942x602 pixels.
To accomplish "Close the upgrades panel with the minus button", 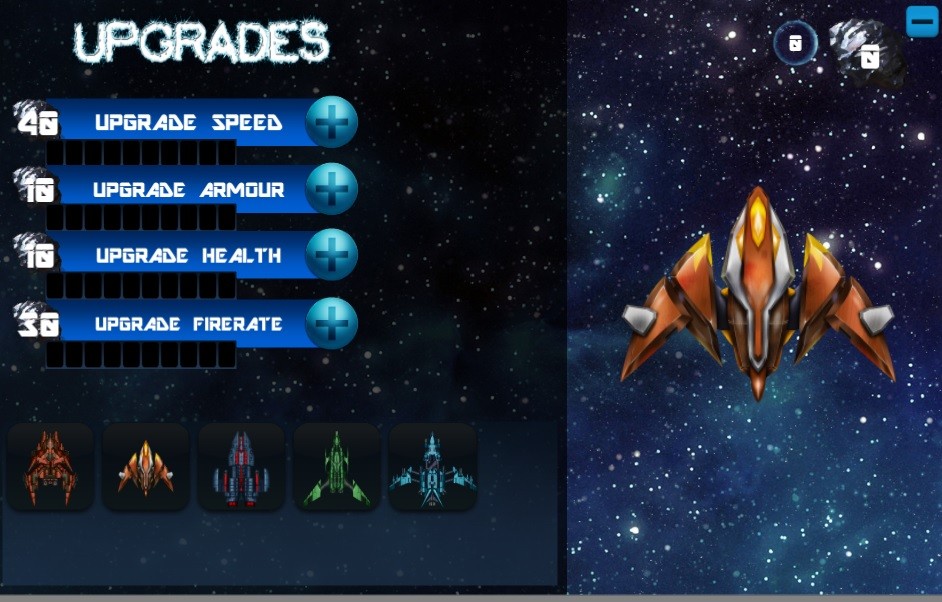I will [921, 21].
